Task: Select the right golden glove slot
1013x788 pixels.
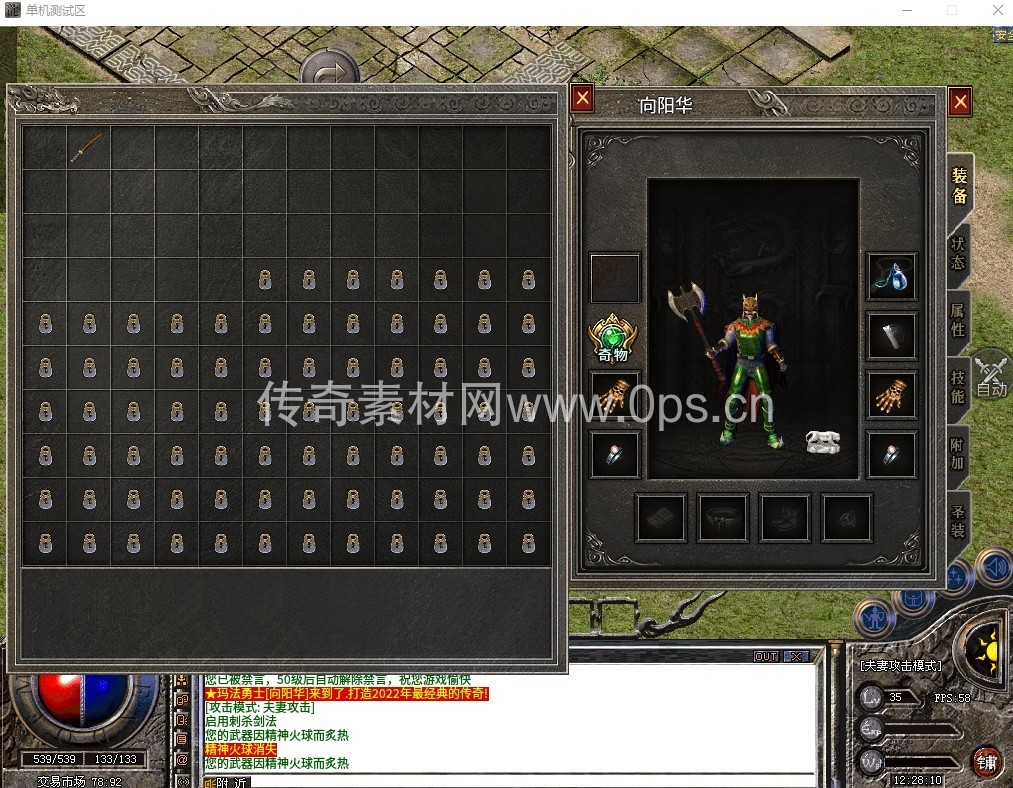Action: [x=891, y=397]
